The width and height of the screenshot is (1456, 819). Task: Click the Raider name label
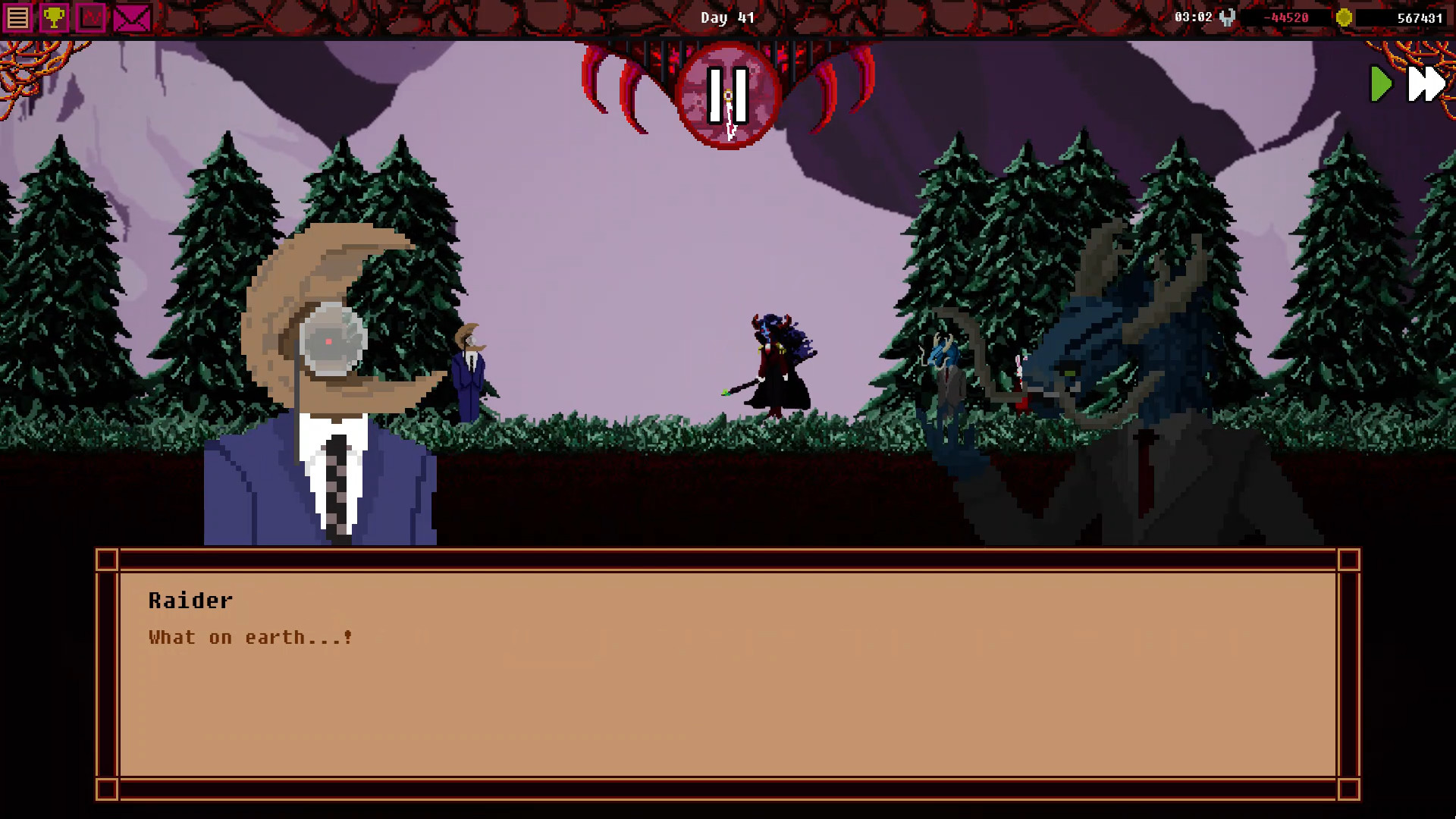(190, 600)
